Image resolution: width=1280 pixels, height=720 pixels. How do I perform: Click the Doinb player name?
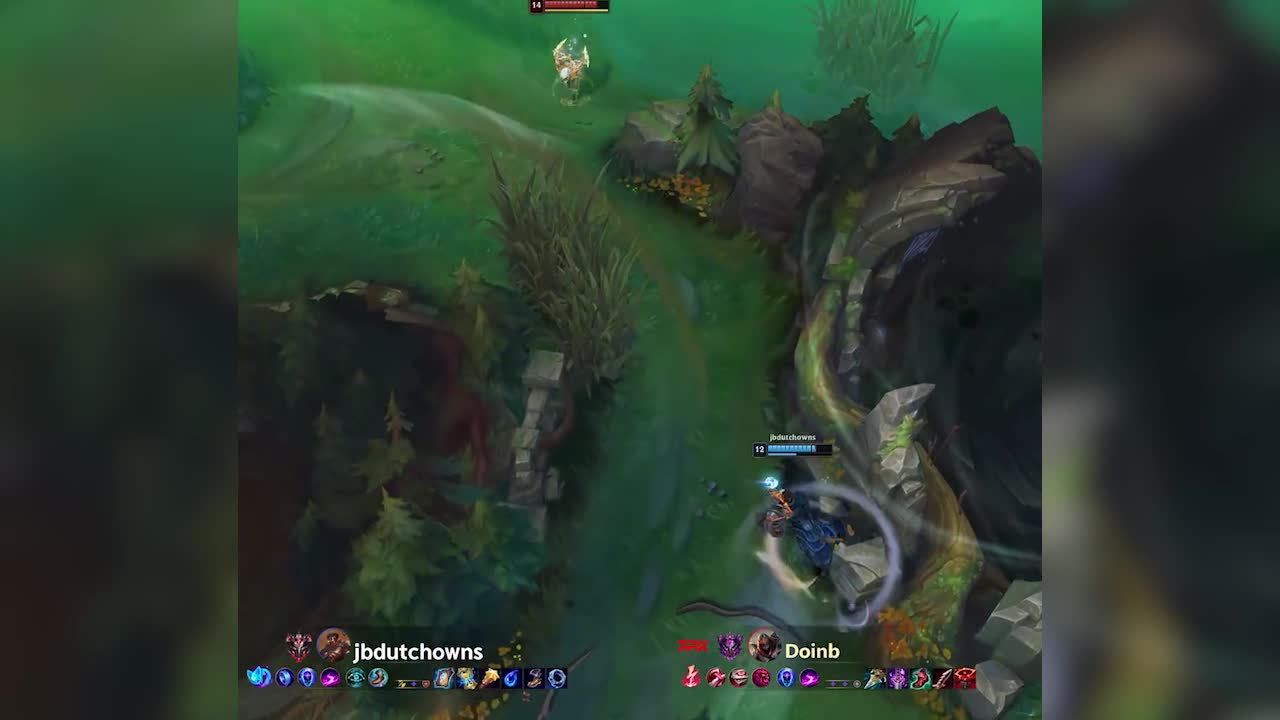[x=812, y=651]
